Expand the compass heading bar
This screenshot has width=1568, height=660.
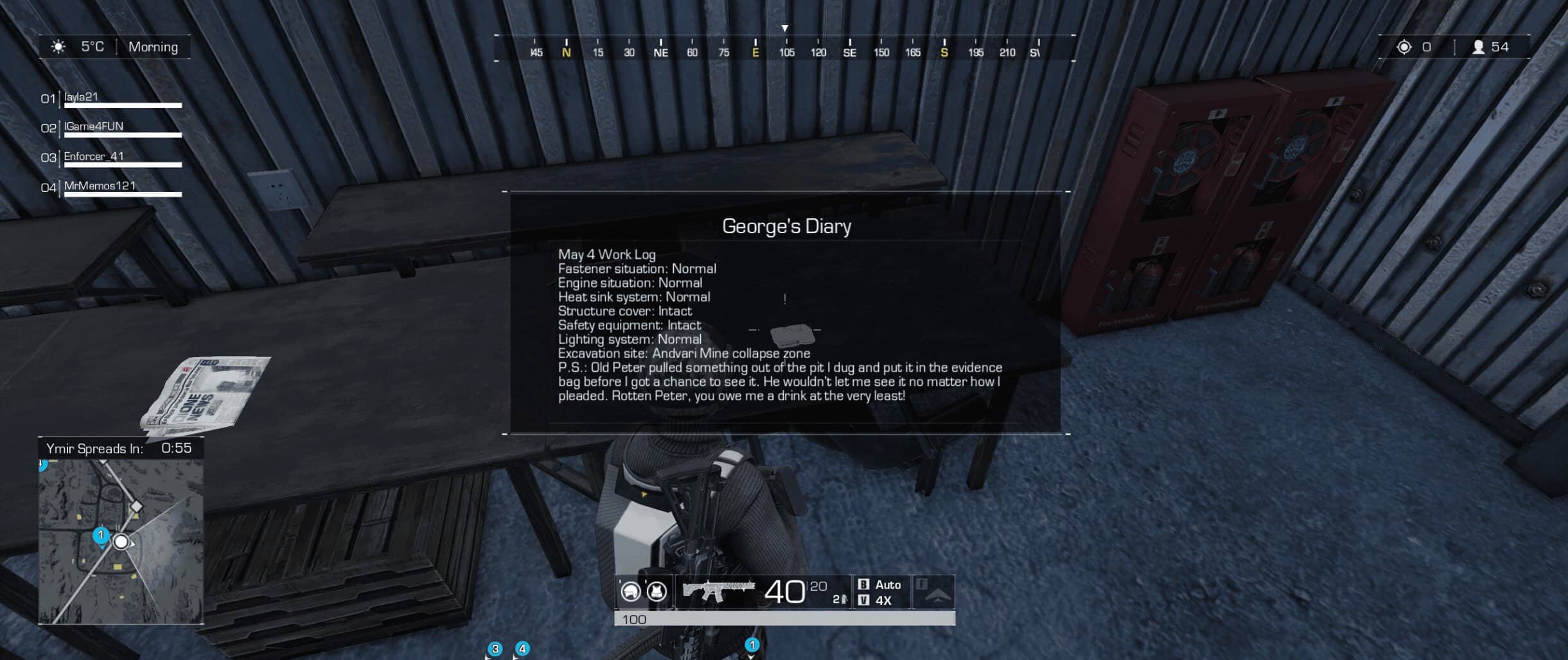[784, 48]
